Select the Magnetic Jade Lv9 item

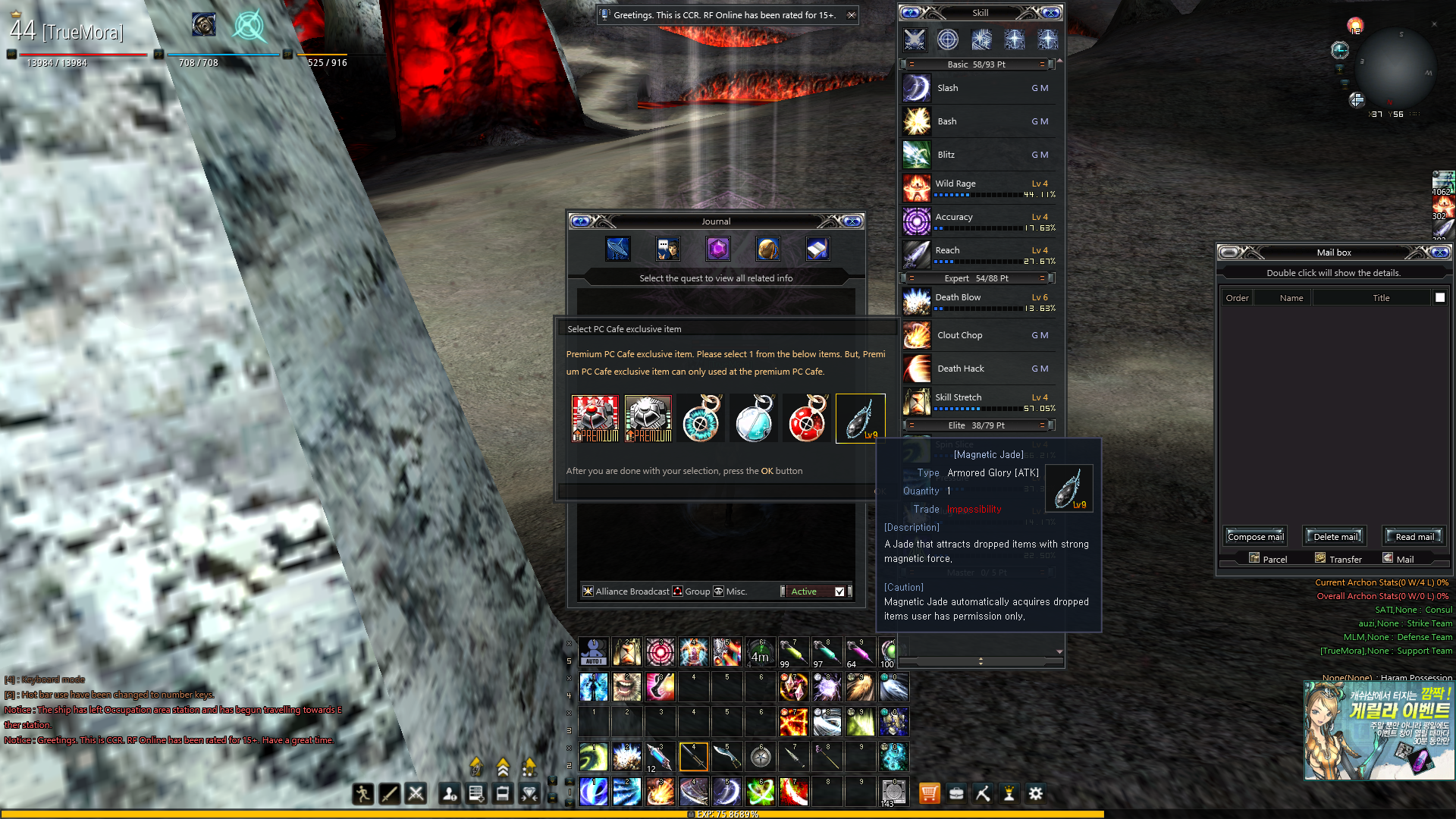pos(860,418)
